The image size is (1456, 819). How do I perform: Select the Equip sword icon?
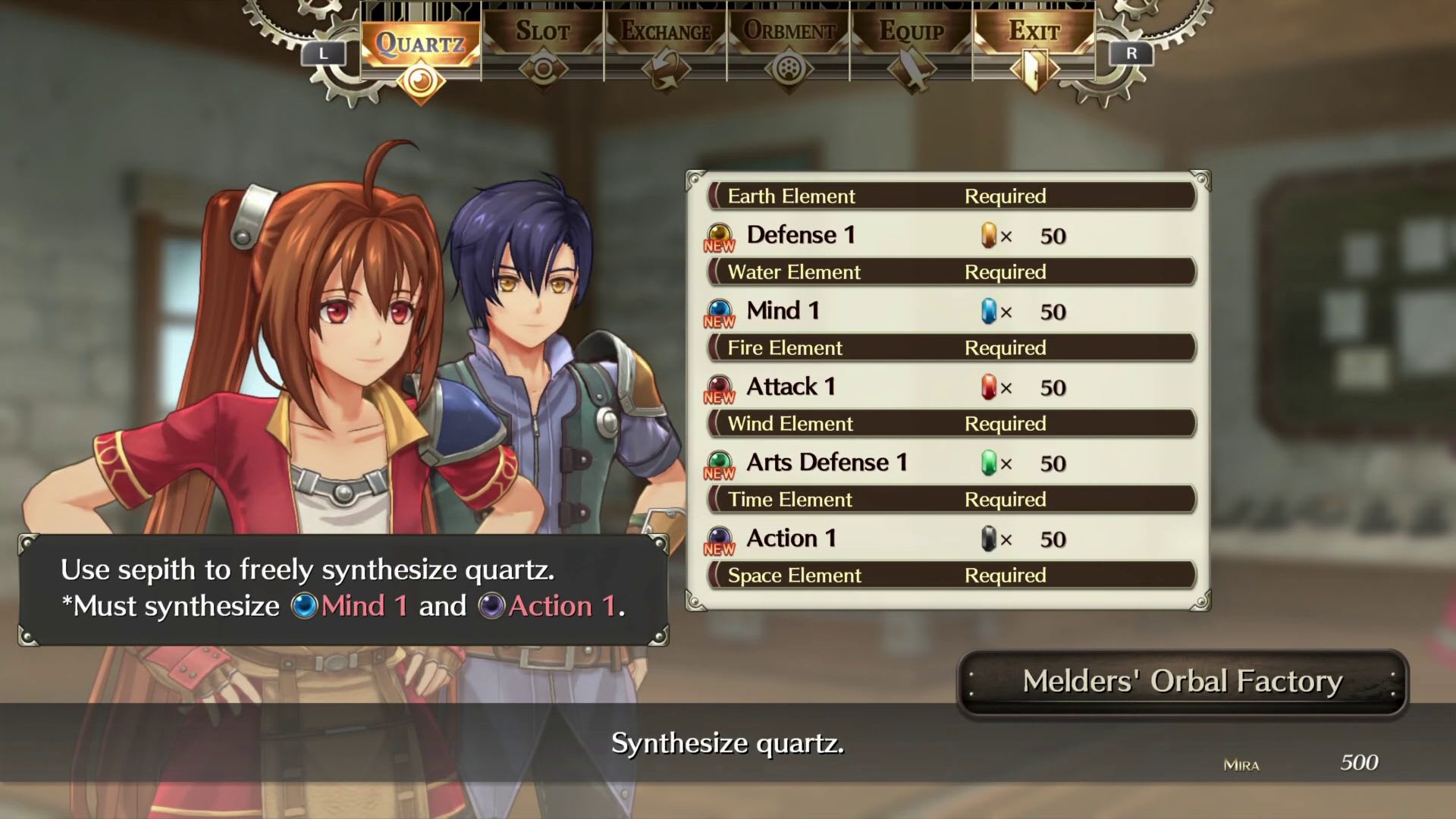click(x=912, y=70)
